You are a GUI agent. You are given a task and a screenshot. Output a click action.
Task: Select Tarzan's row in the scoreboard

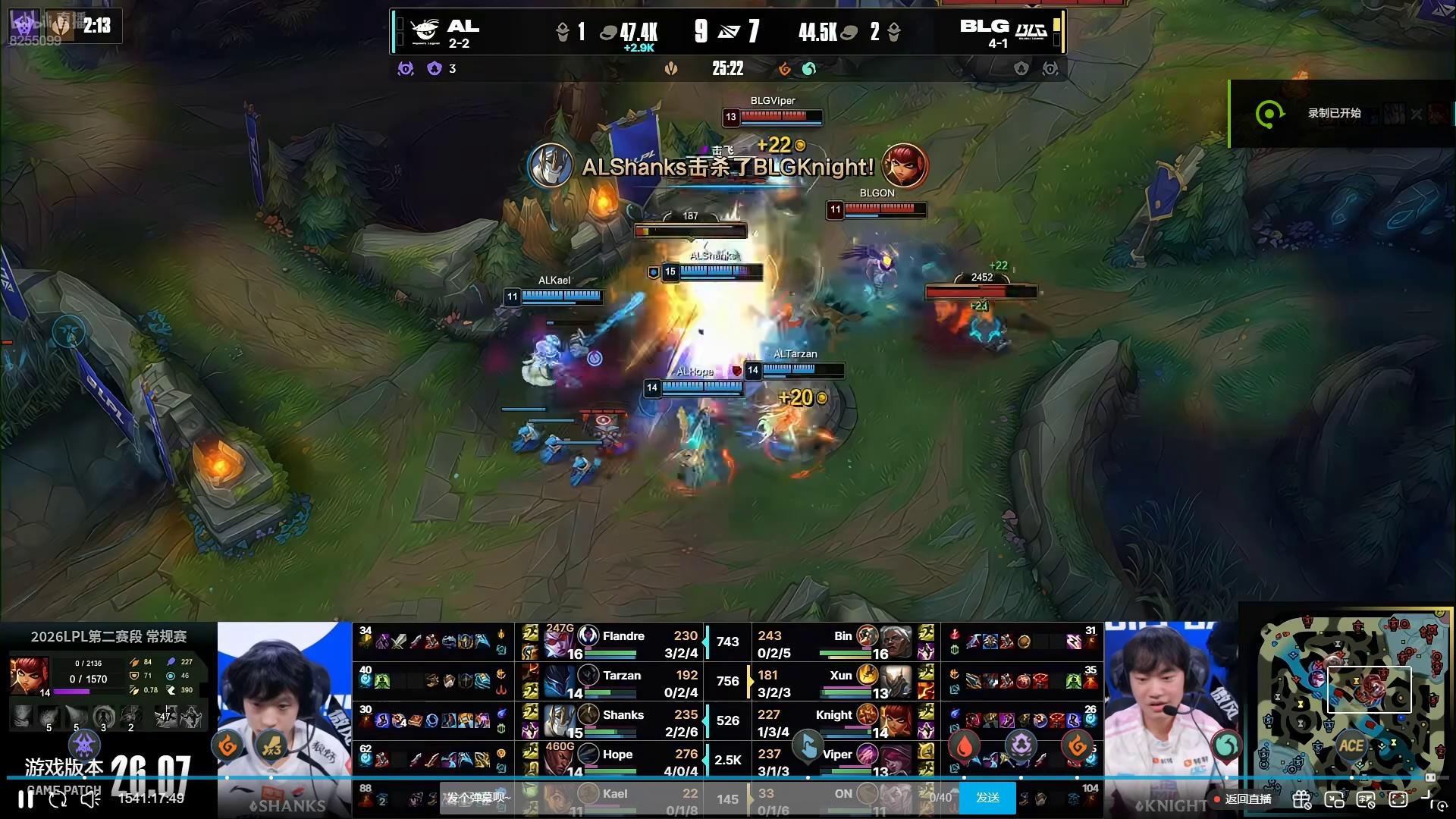tap(622, 682)
